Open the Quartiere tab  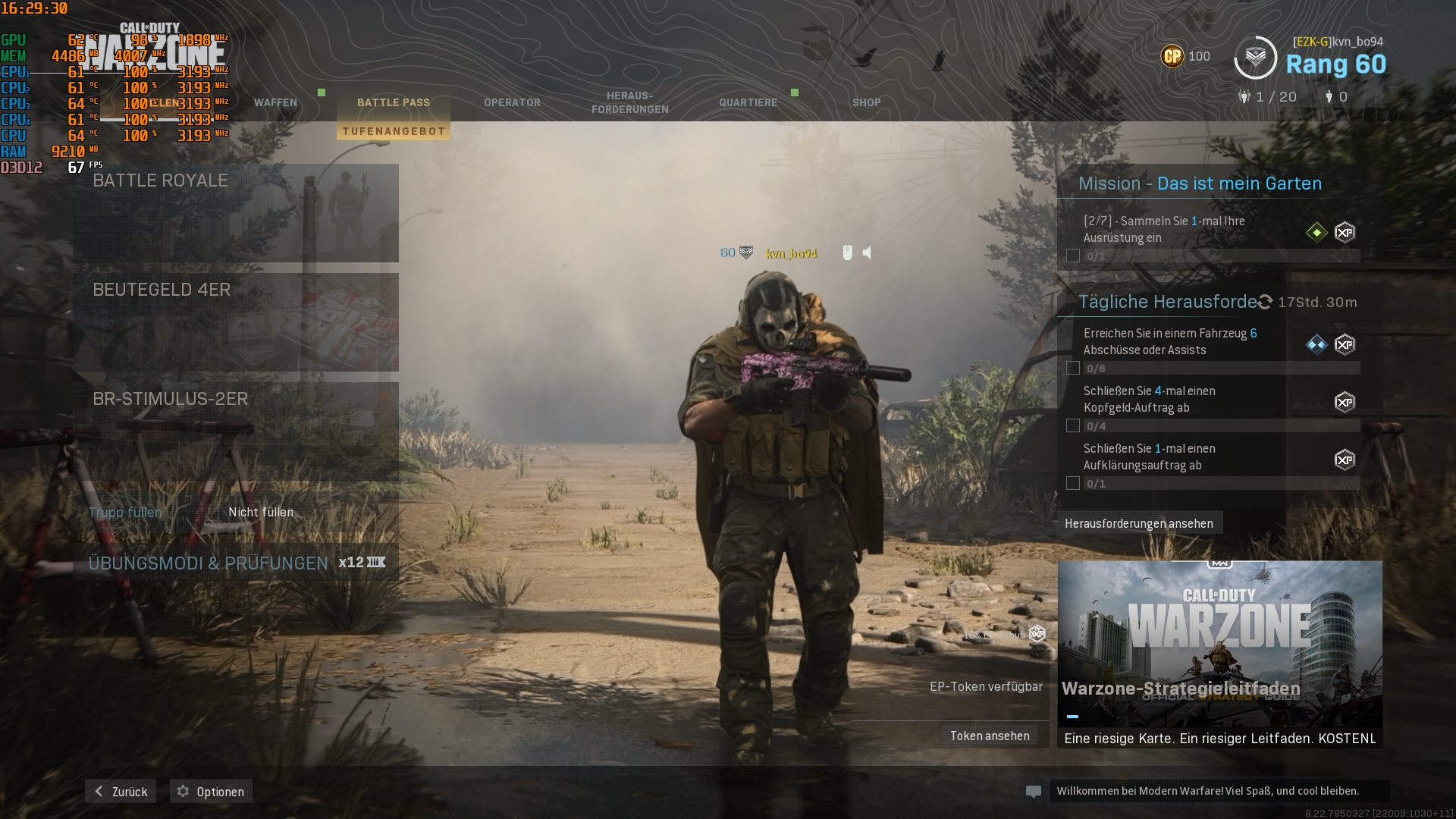(748, 102)
